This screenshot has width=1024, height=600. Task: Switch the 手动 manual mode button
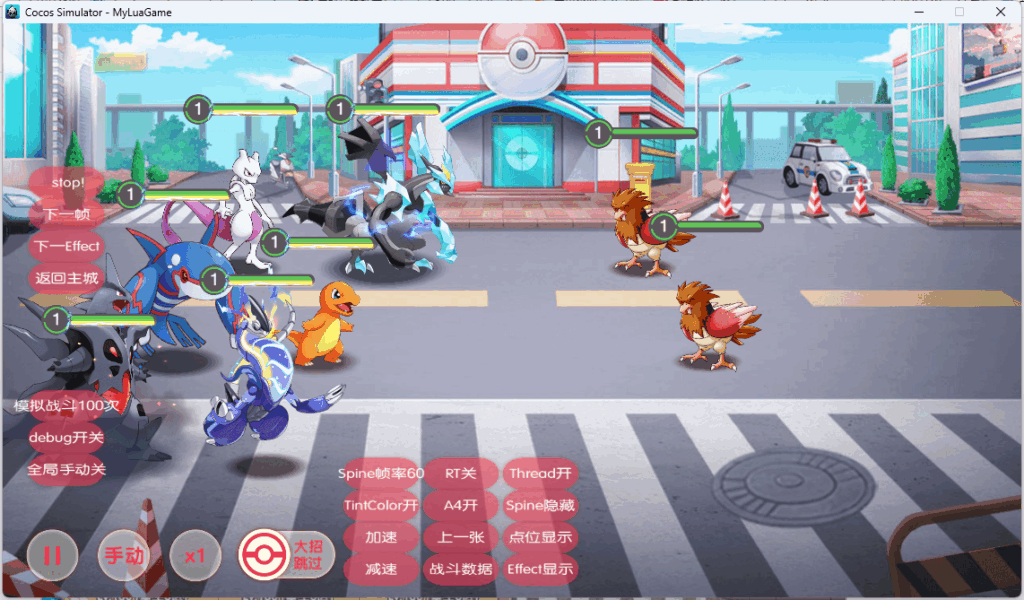coord(124,555)
